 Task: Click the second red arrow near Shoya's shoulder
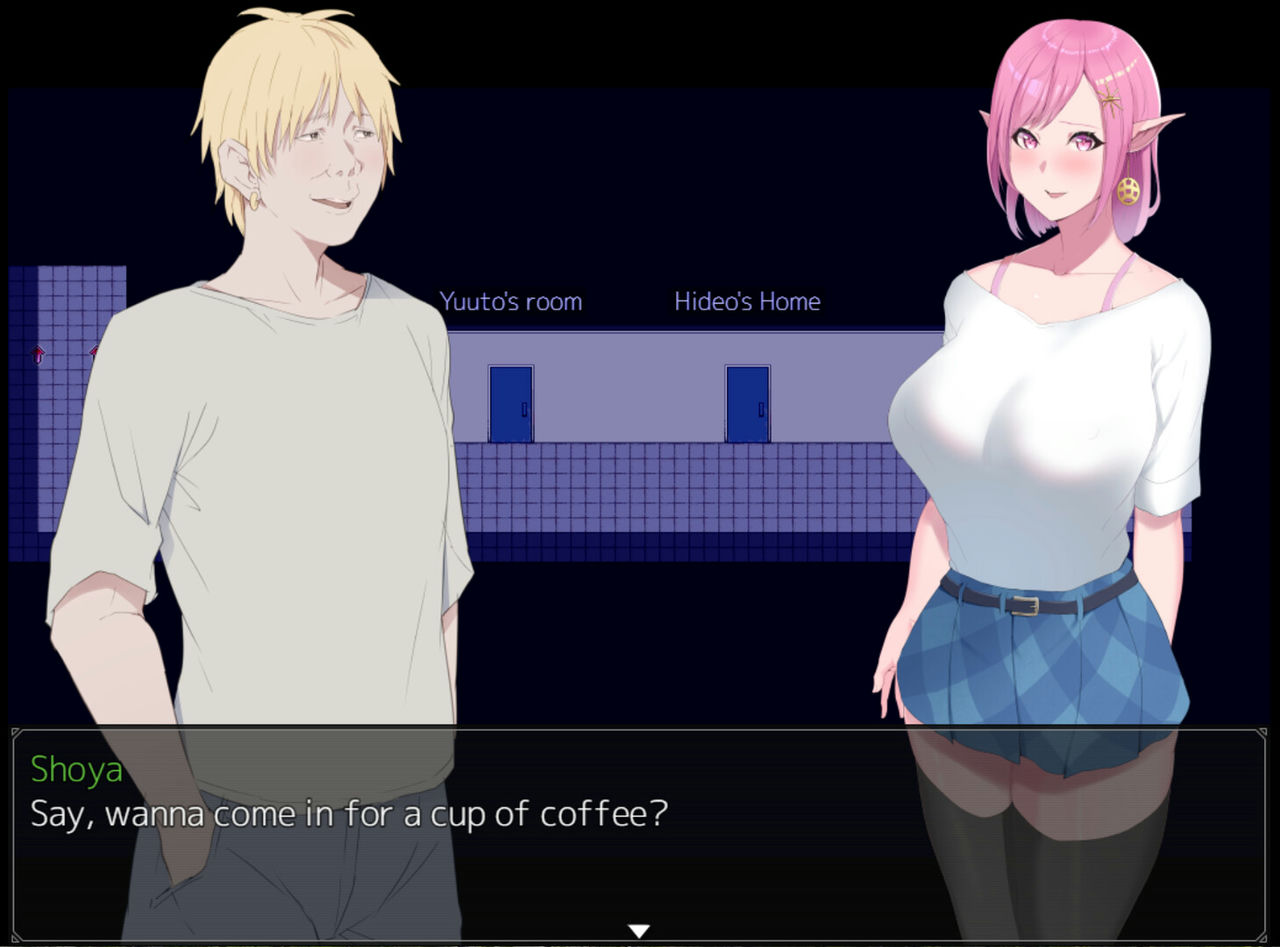point(95,350)
